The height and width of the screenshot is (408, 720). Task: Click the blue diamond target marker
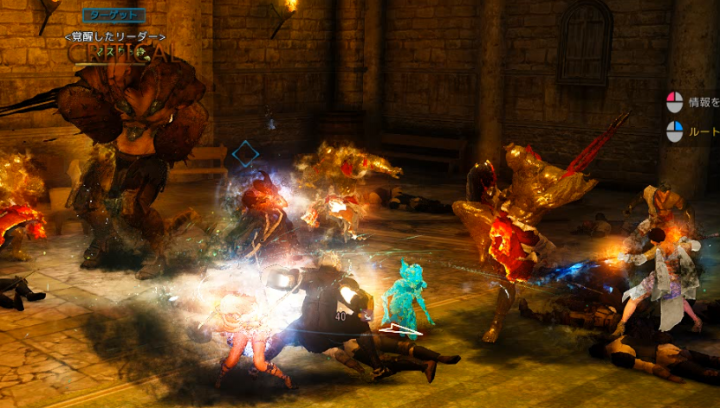click(245, 154)
